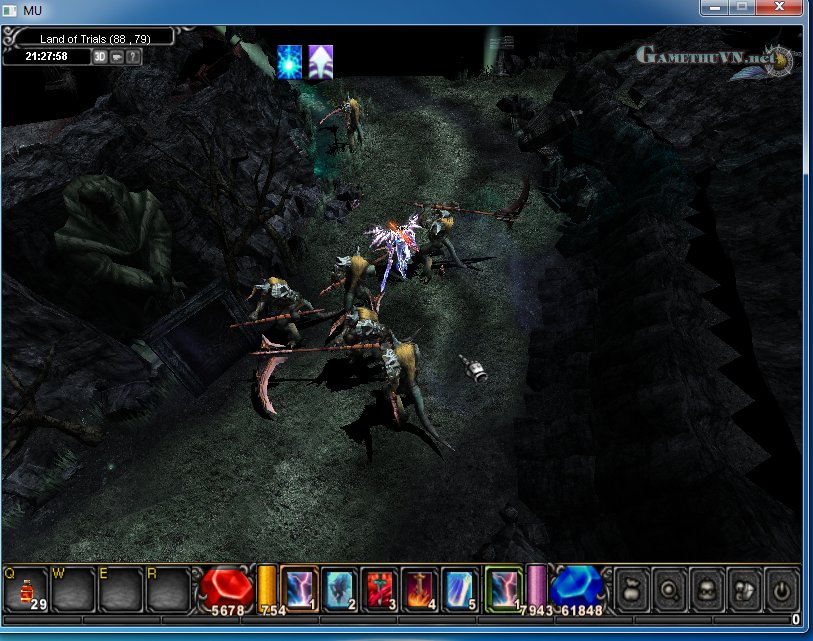Use the red potion in slot Q
Screen dimensions: 813x641
pos(26,590)
